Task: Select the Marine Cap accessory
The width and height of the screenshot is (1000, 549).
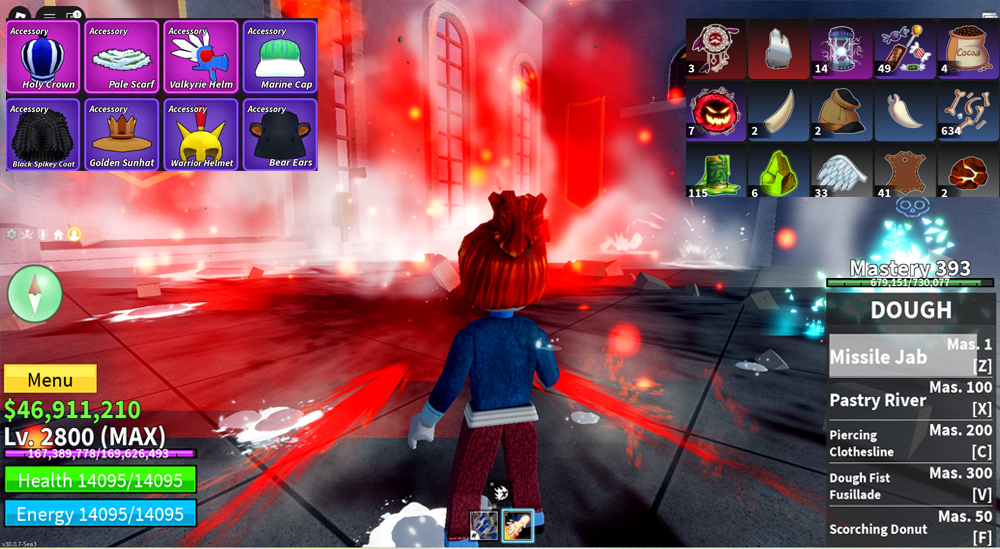Action: (280, 58)
